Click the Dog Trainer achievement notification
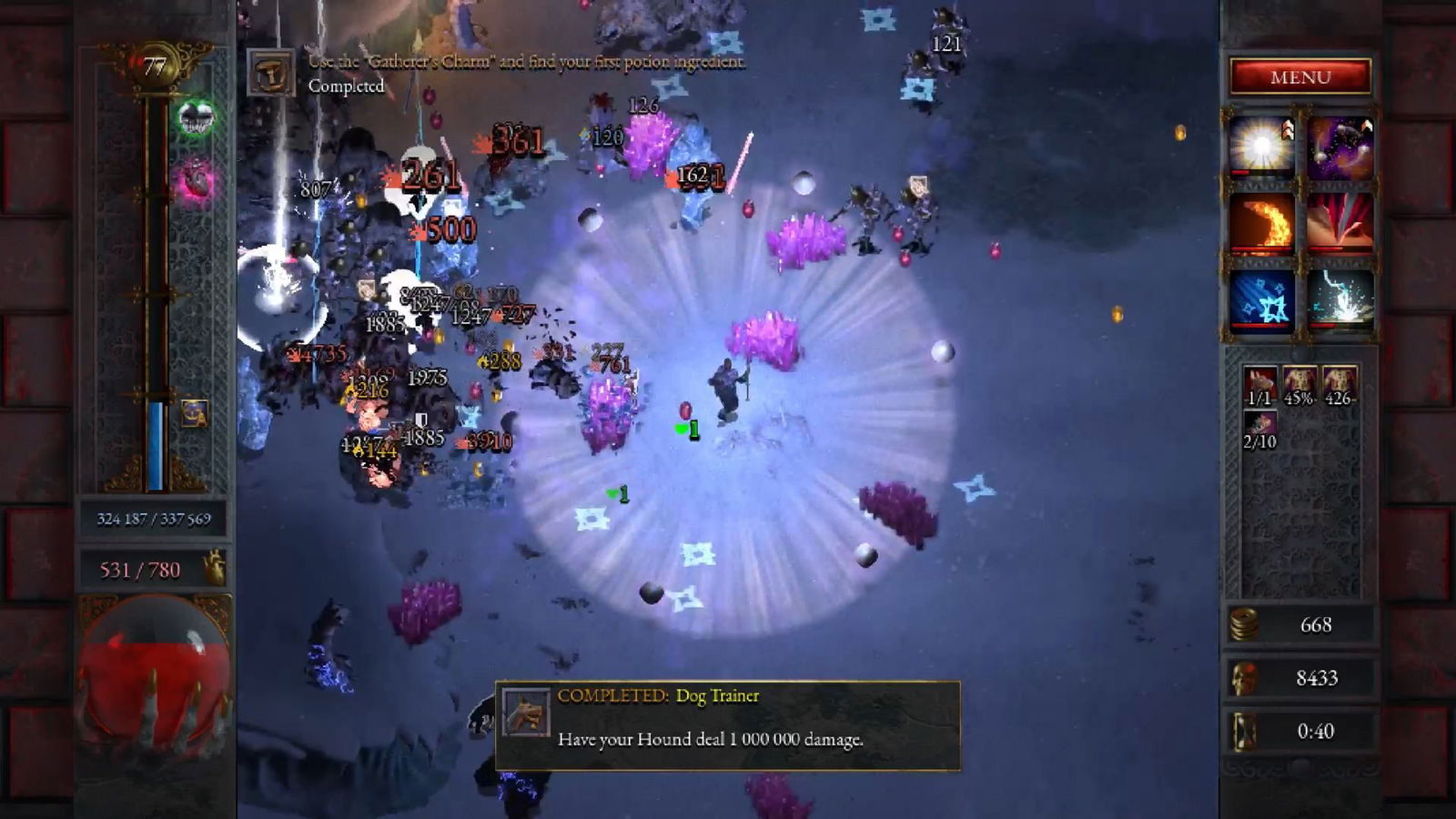This screenshot has width=1456, height=819. pyautogui.click(x=727, y=725)
